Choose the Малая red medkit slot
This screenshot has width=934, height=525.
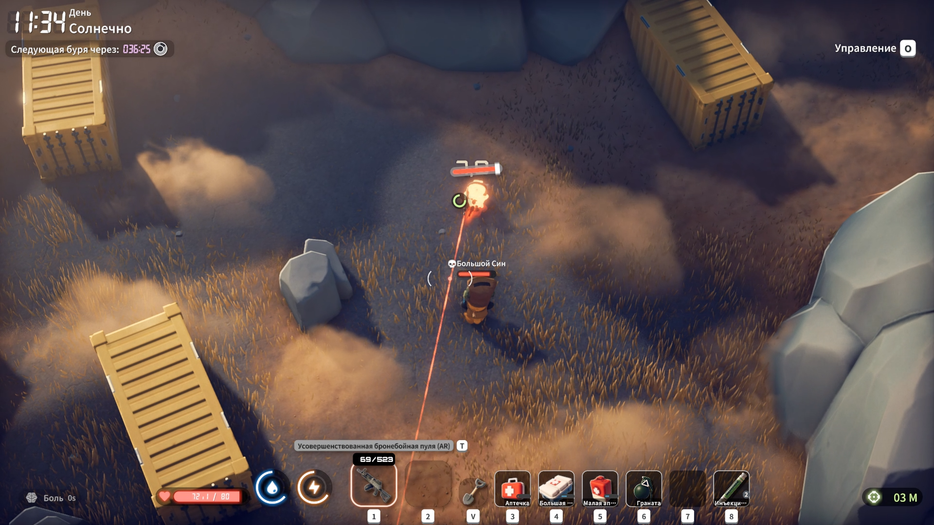coord(600,488)
